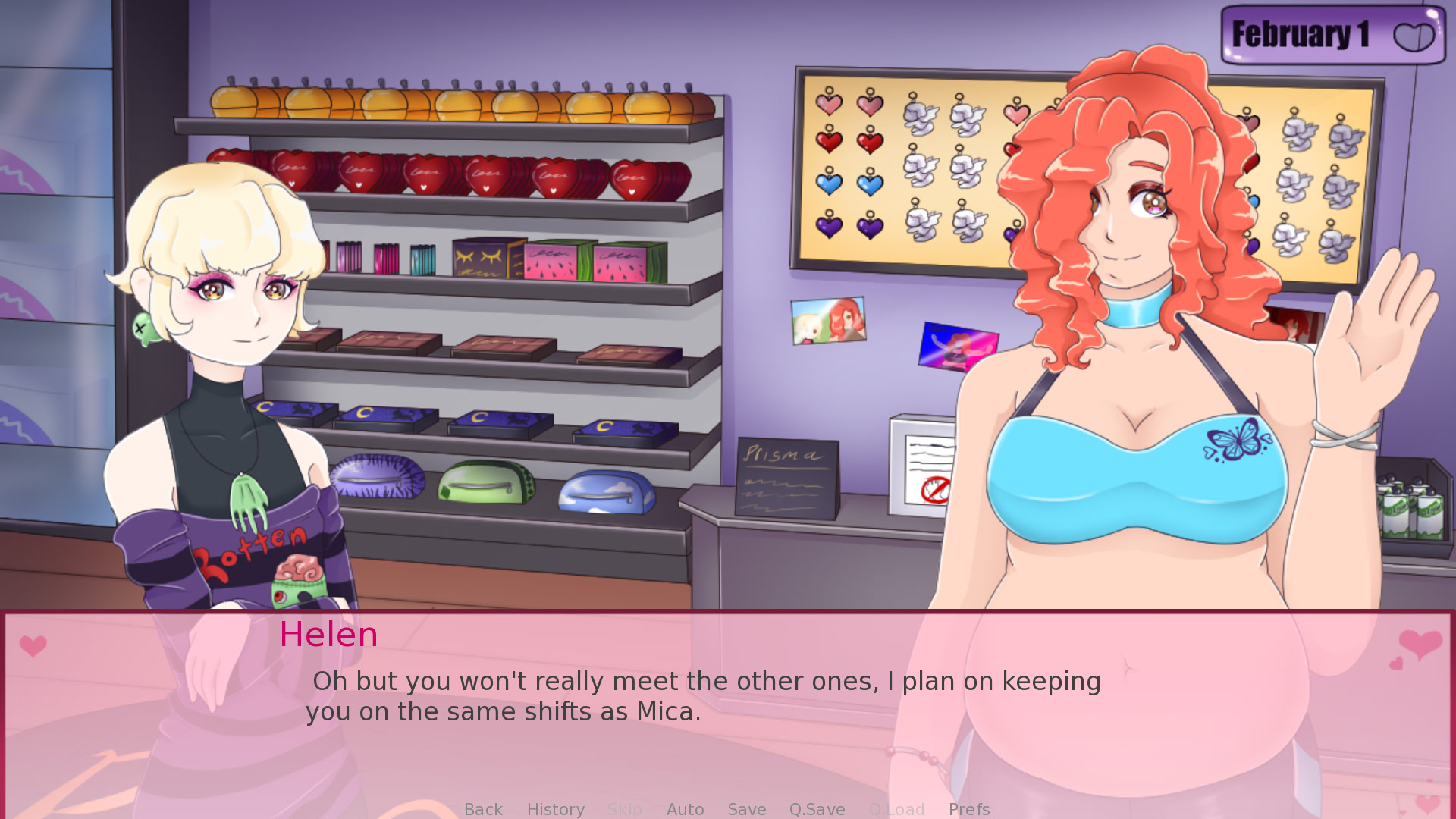Screen dimensions: 1456x819
Task: Enable Auto advance mode
Action: click(x=685, y=809)
